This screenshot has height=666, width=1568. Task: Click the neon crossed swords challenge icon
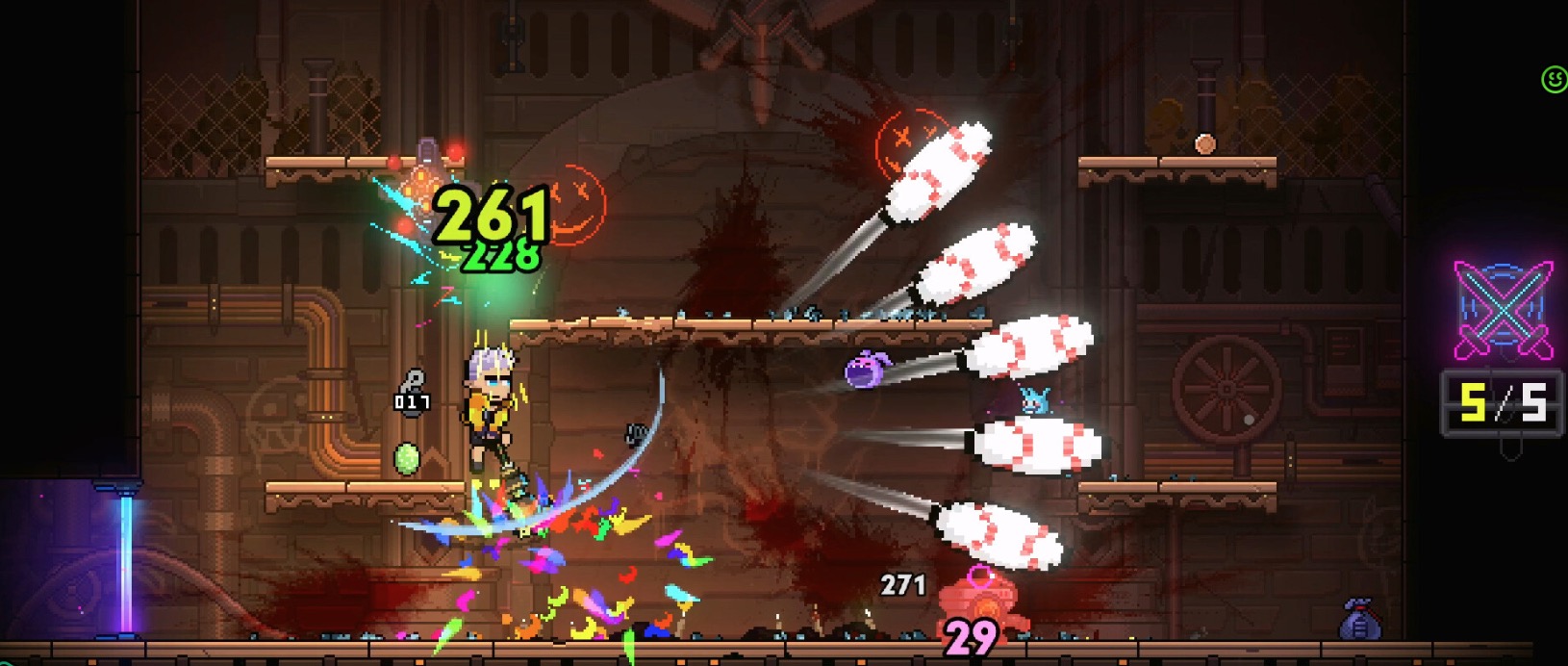1504,310
